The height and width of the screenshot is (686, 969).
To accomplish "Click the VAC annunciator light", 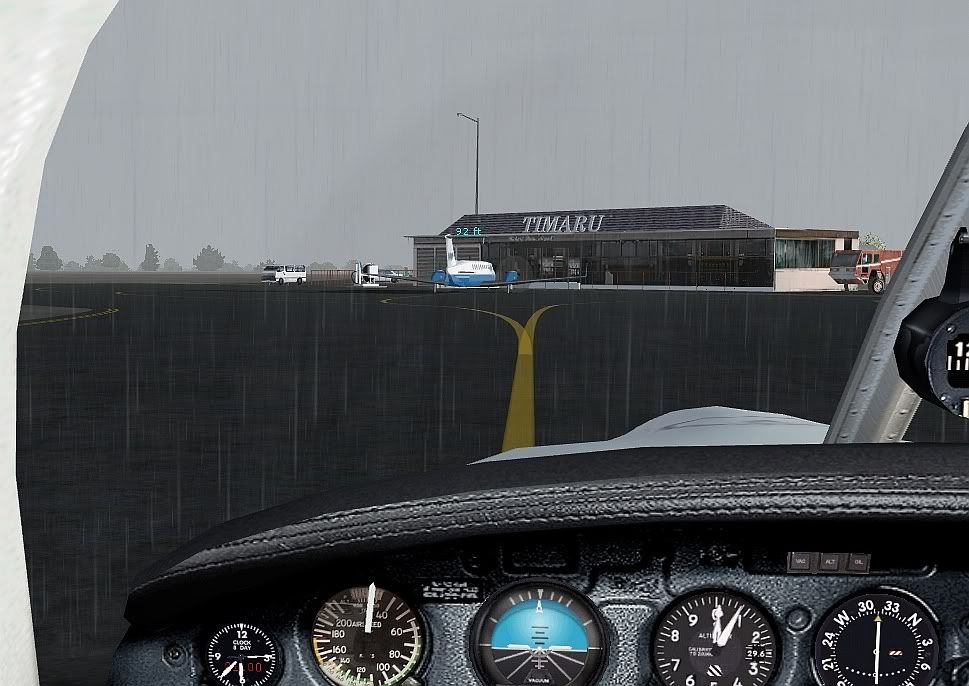I will [x=800, y=562].
